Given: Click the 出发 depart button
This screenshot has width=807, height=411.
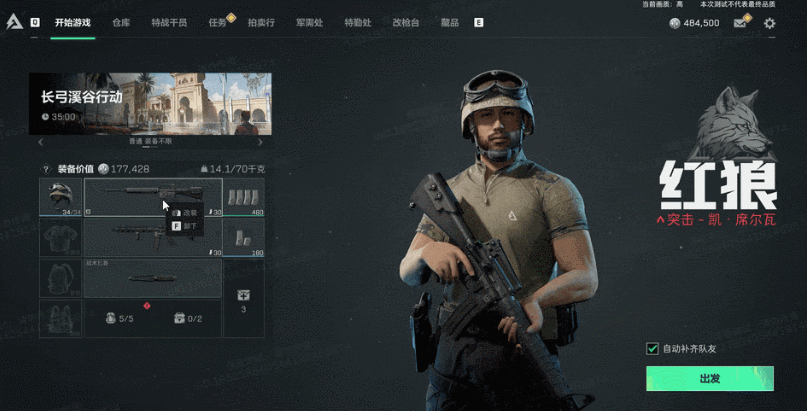Looking at the screenshot, I should [x=709, y=379].
